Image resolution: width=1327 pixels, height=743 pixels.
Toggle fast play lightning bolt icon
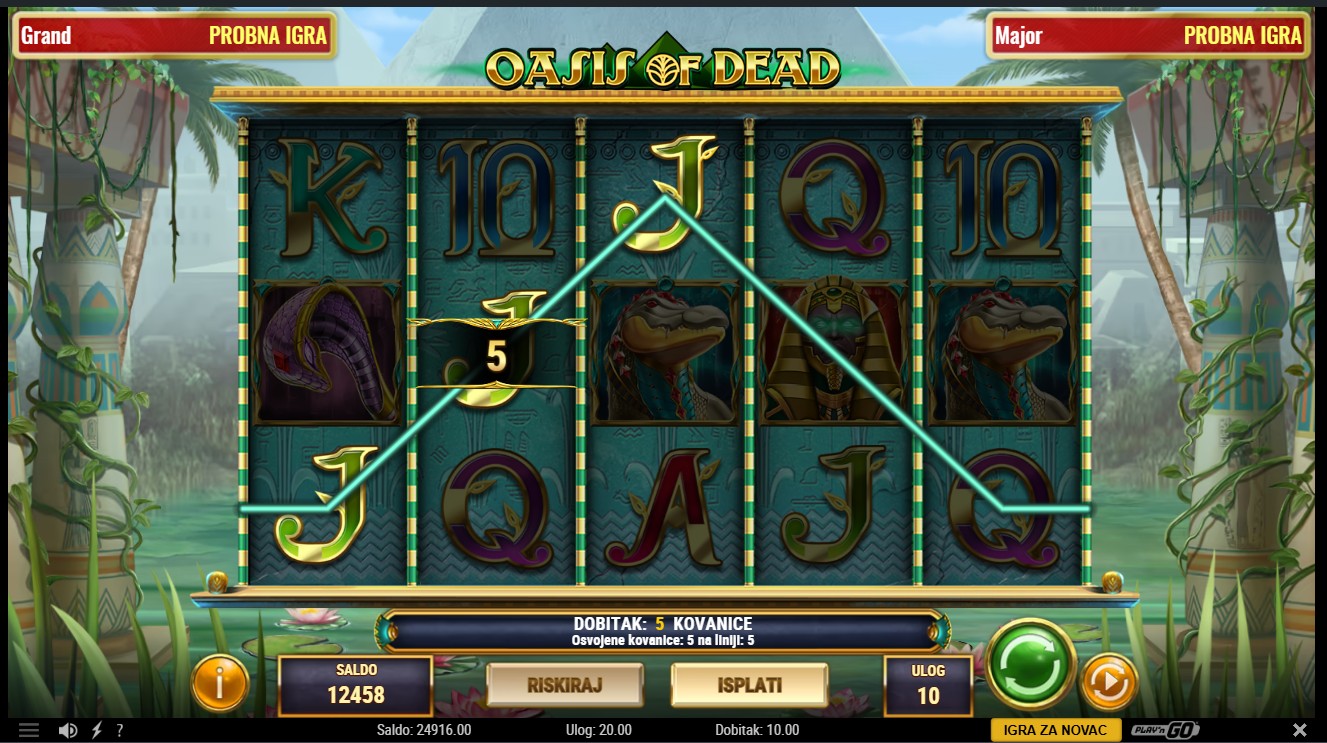96,730
